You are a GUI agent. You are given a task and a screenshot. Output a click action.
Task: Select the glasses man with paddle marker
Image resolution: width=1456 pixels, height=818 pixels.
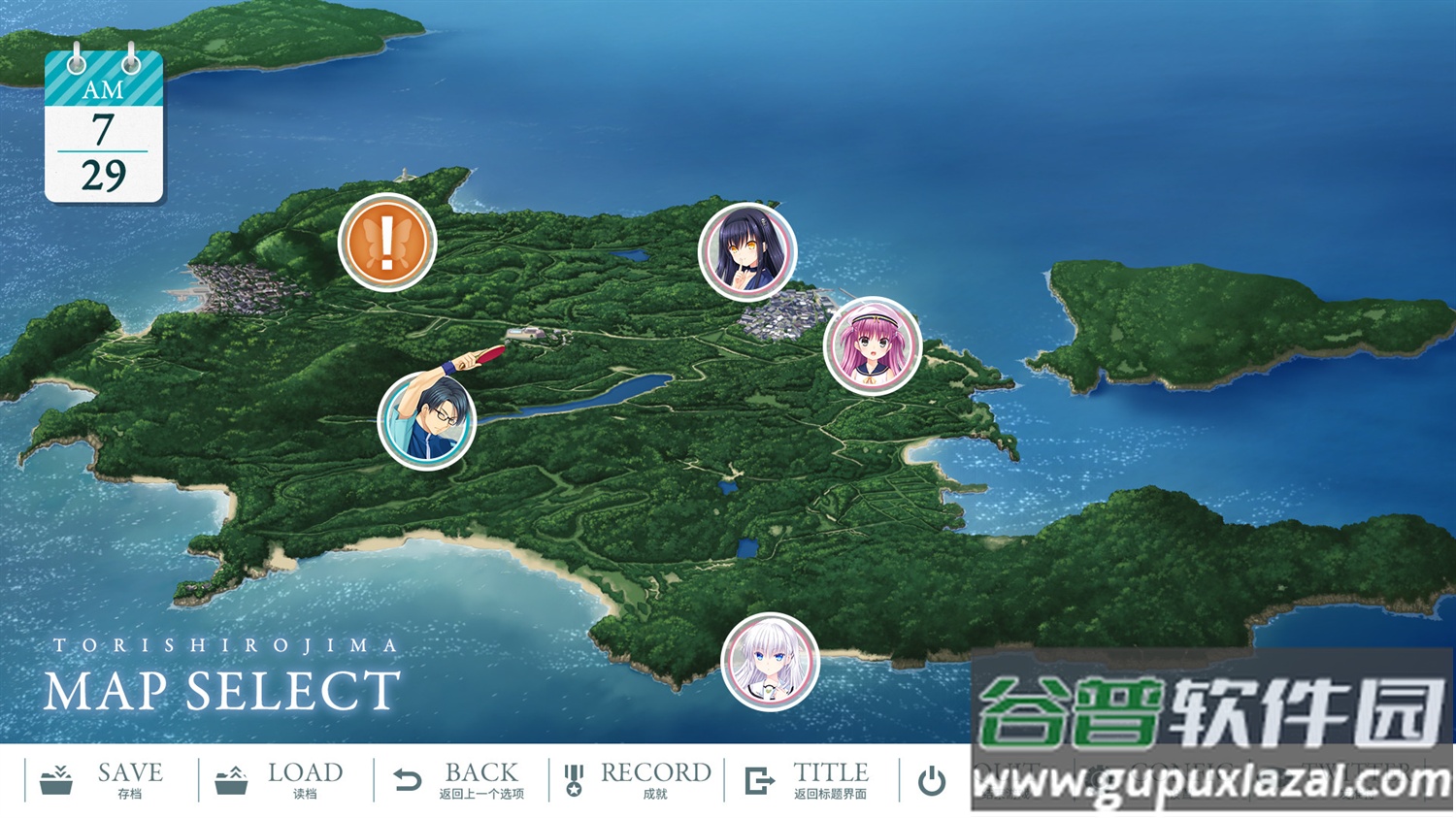pos(427,421)
